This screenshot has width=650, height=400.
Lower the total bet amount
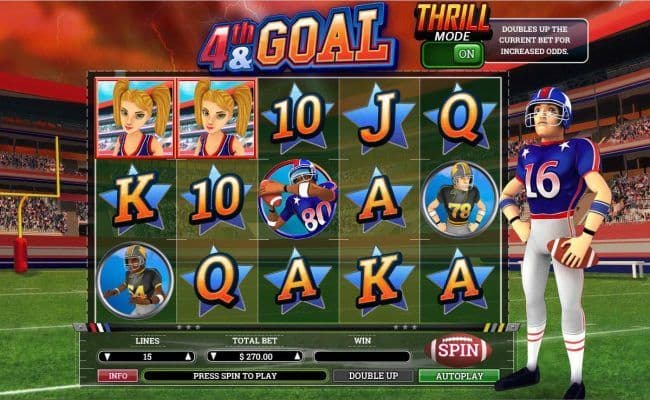tap(215, 356)
